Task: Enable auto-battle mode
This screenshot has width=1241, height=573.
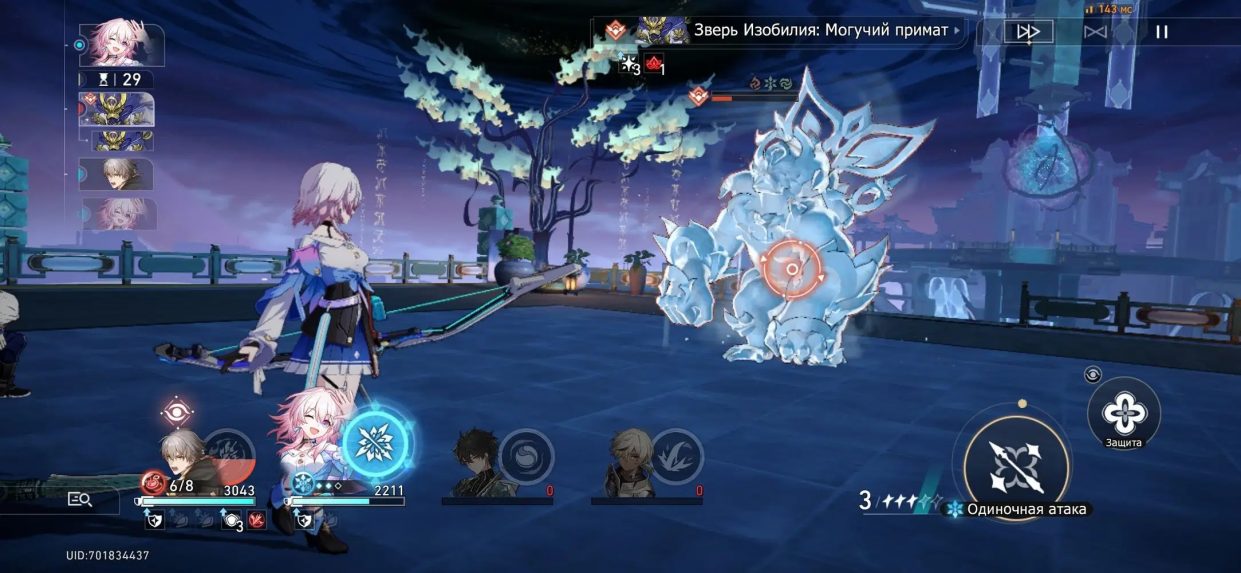Action: [1095, 32]
